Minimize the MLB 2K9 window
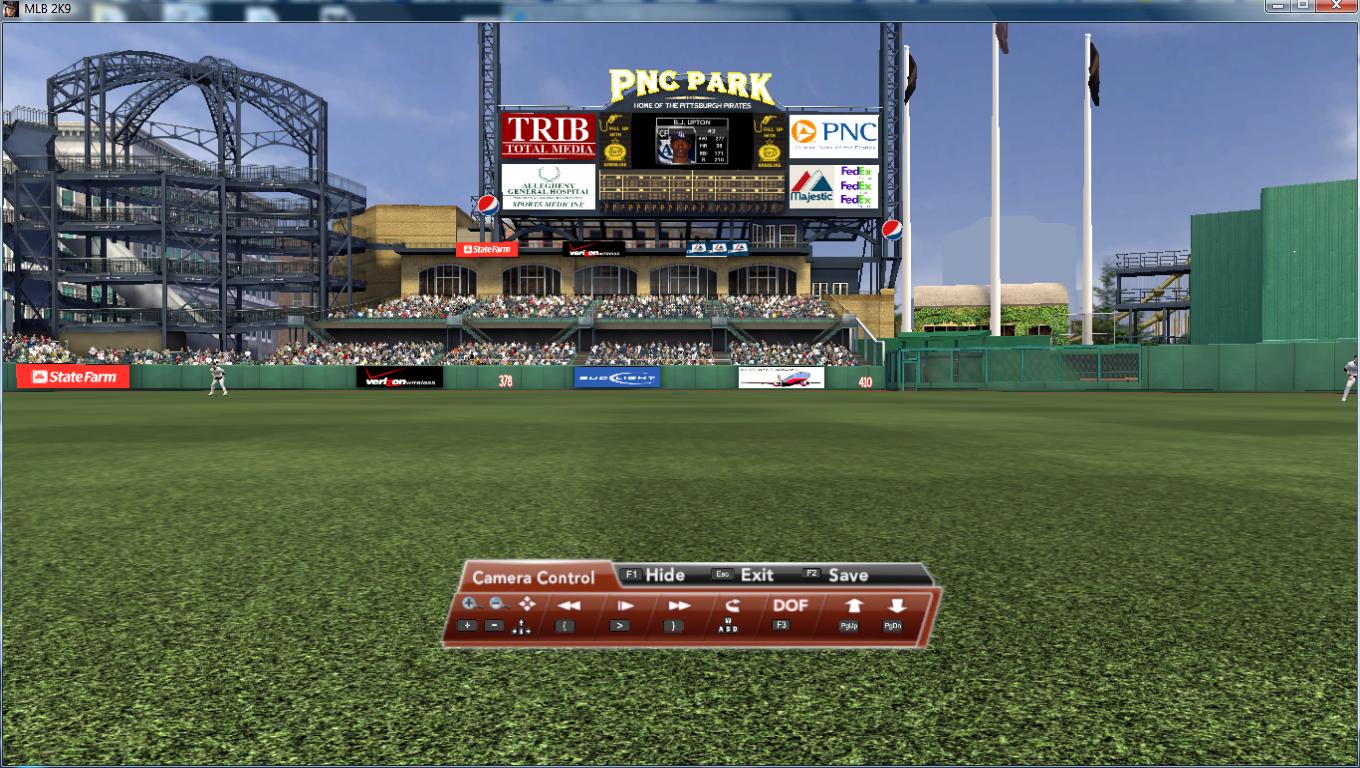 1278,6
